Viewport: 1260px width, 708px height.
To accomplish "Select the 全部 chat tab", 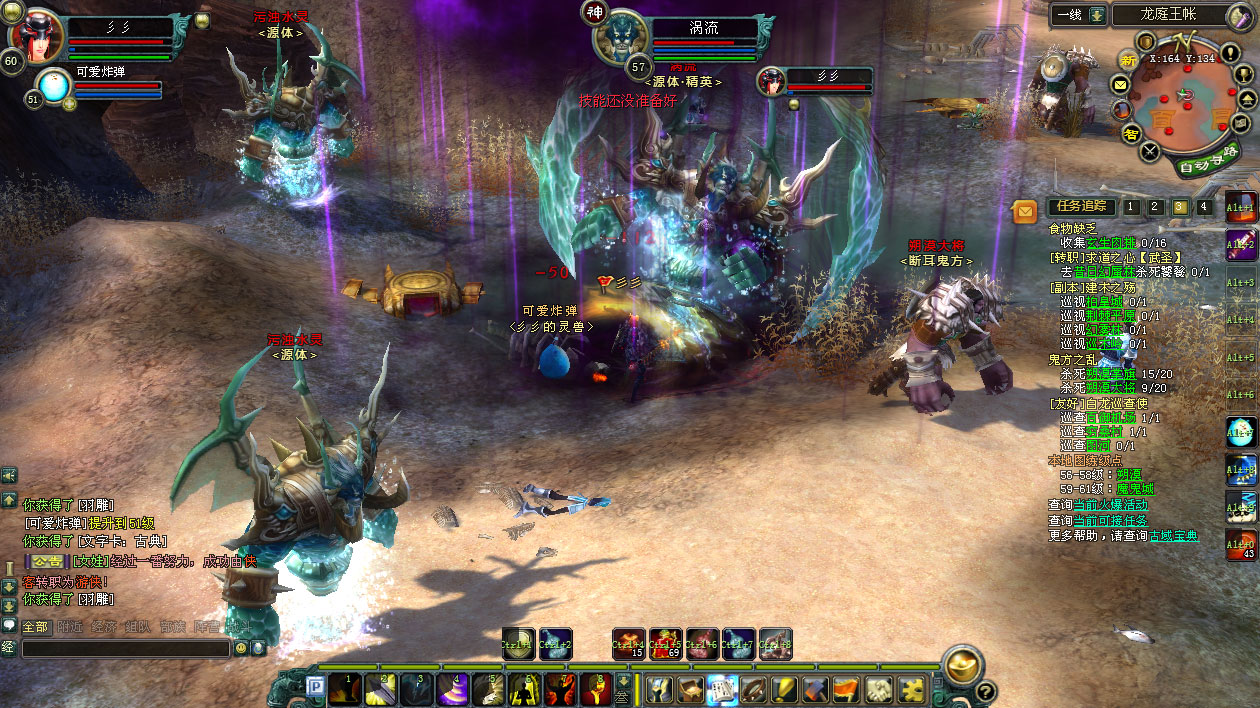I will tap(35, 627).
